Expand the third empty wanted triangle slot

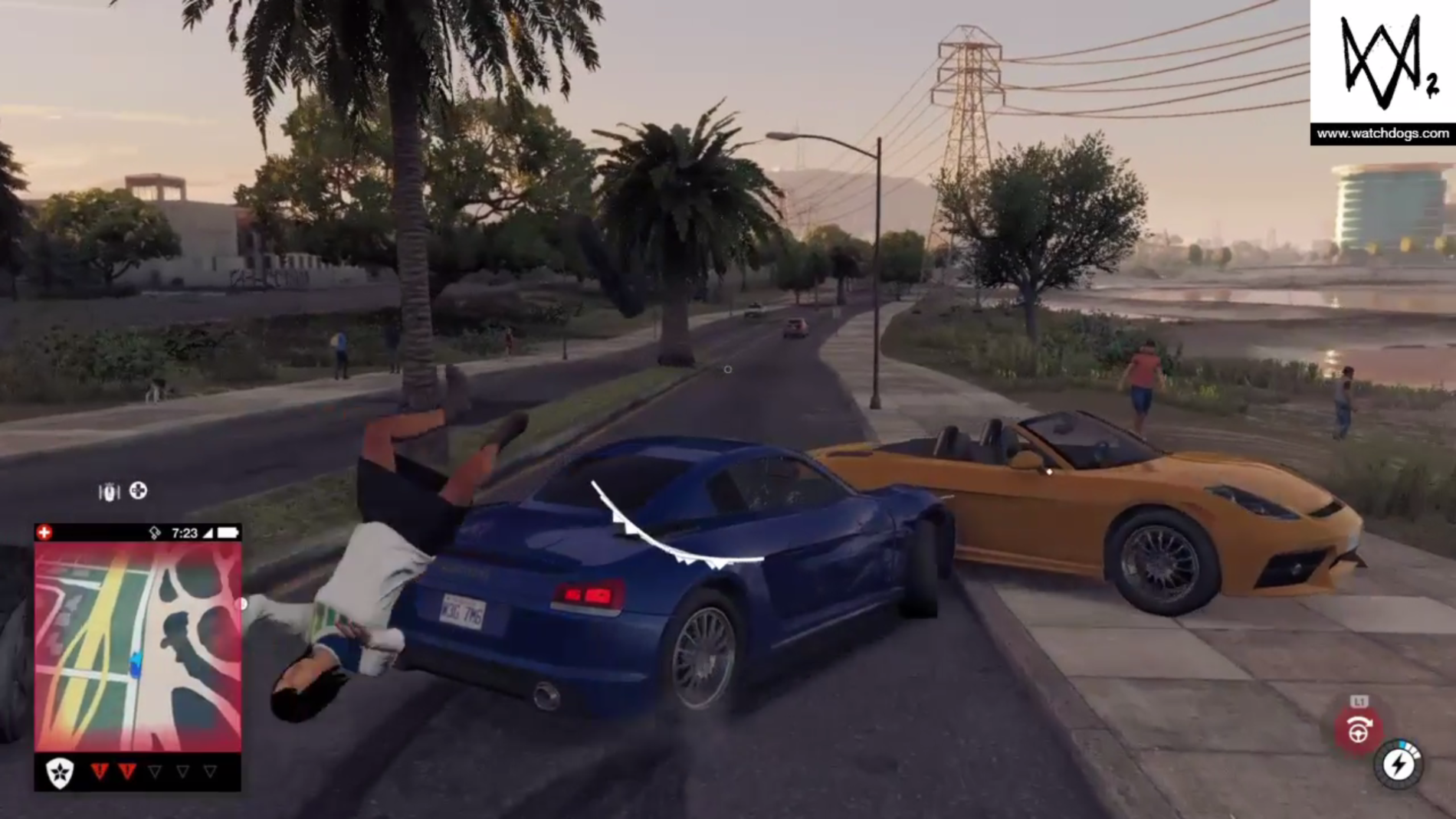pos(155,771)
